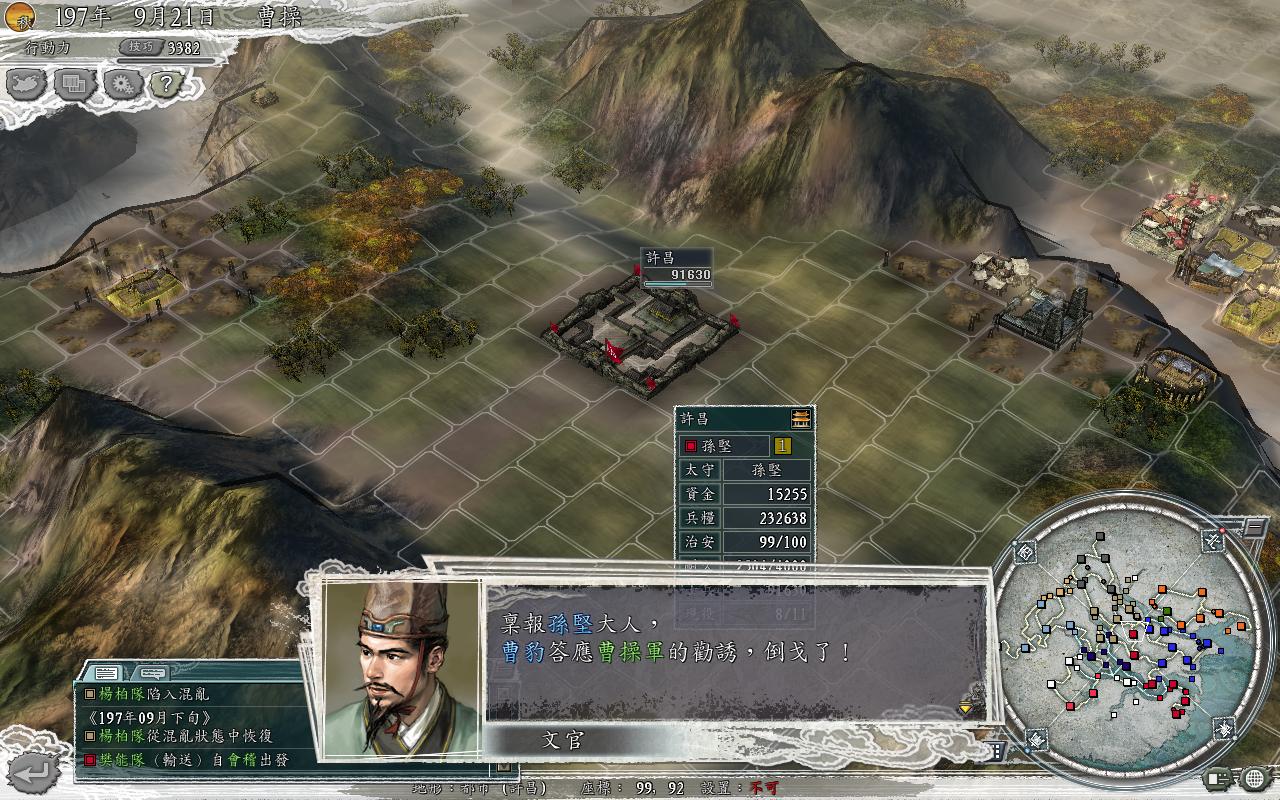
Task: Switch to the speech bubble log tab
Action: click(152, 673)
